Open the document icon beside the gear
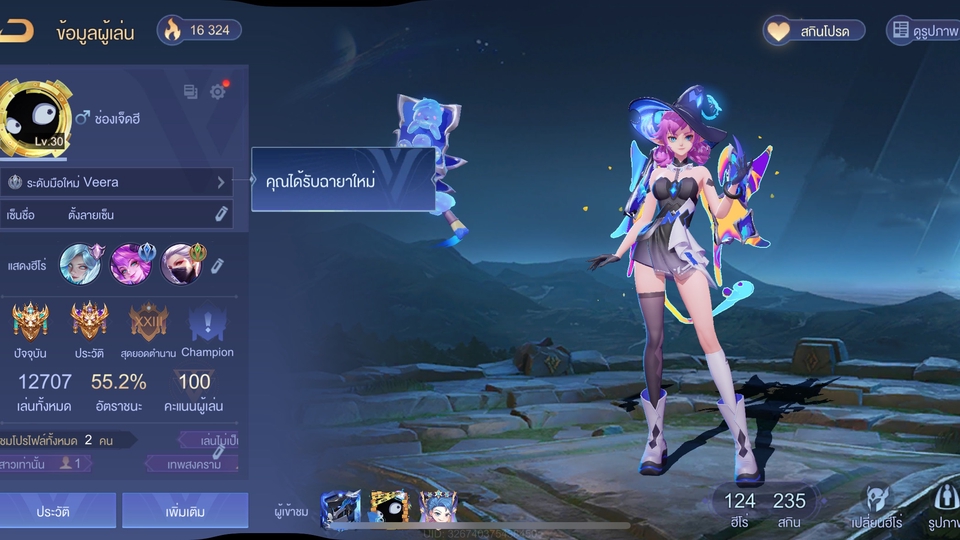 [x=191, y=92]
